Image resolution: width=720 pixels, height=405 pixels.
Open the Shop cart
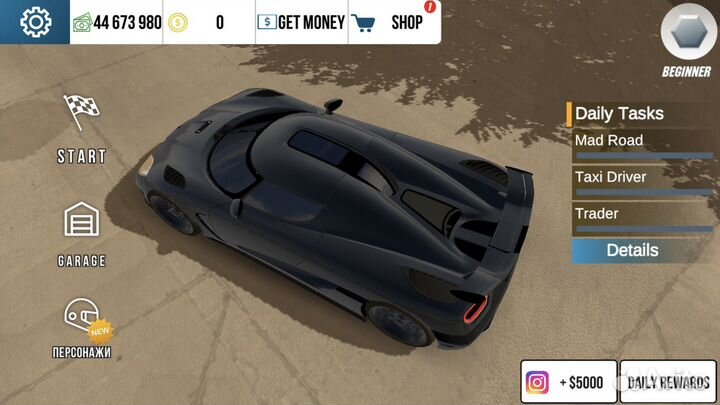[395, 22]
